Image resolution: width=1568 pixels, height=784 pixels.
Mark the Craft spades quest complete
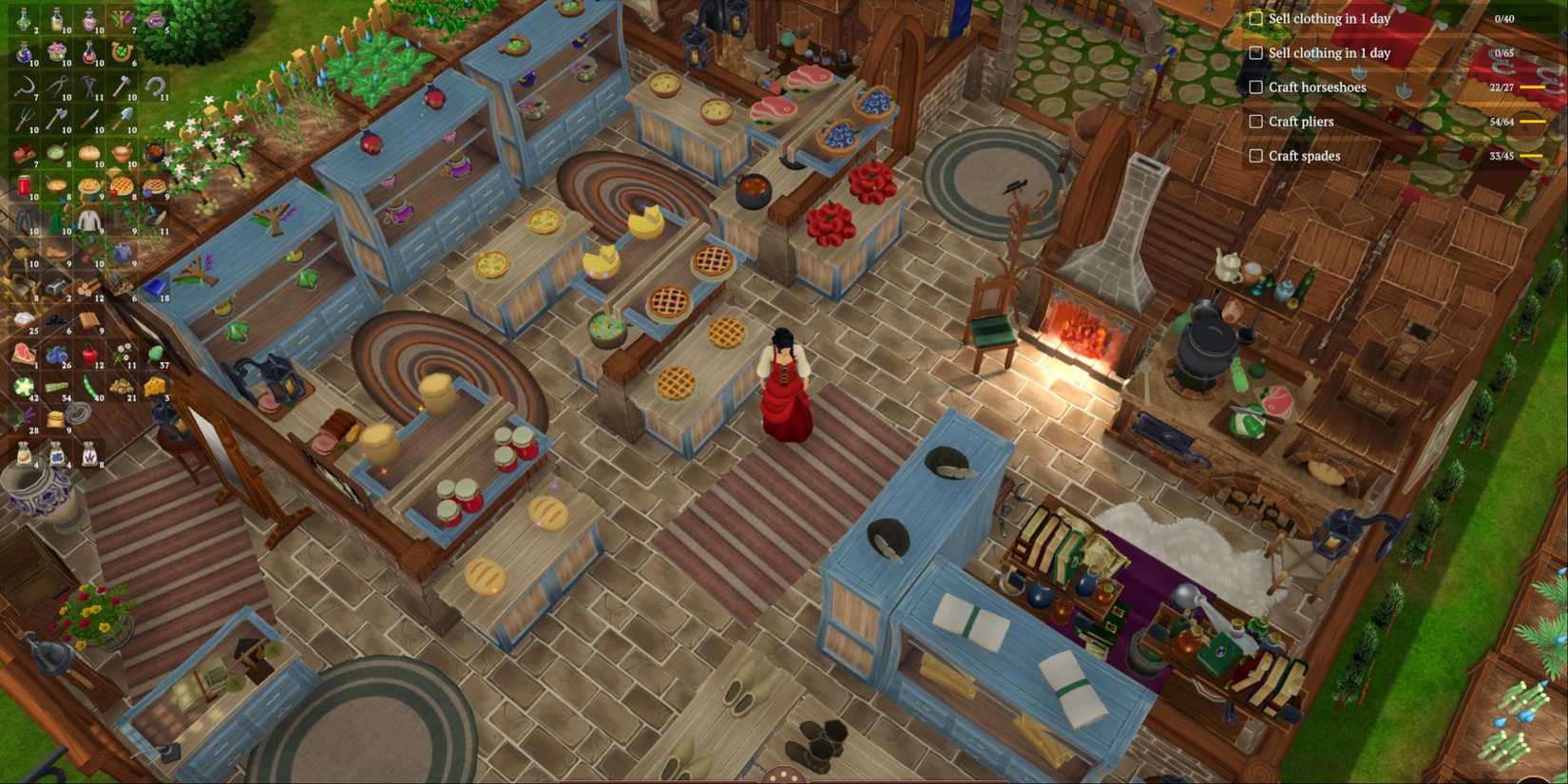pyautogui.click(x=1254, y=155)
